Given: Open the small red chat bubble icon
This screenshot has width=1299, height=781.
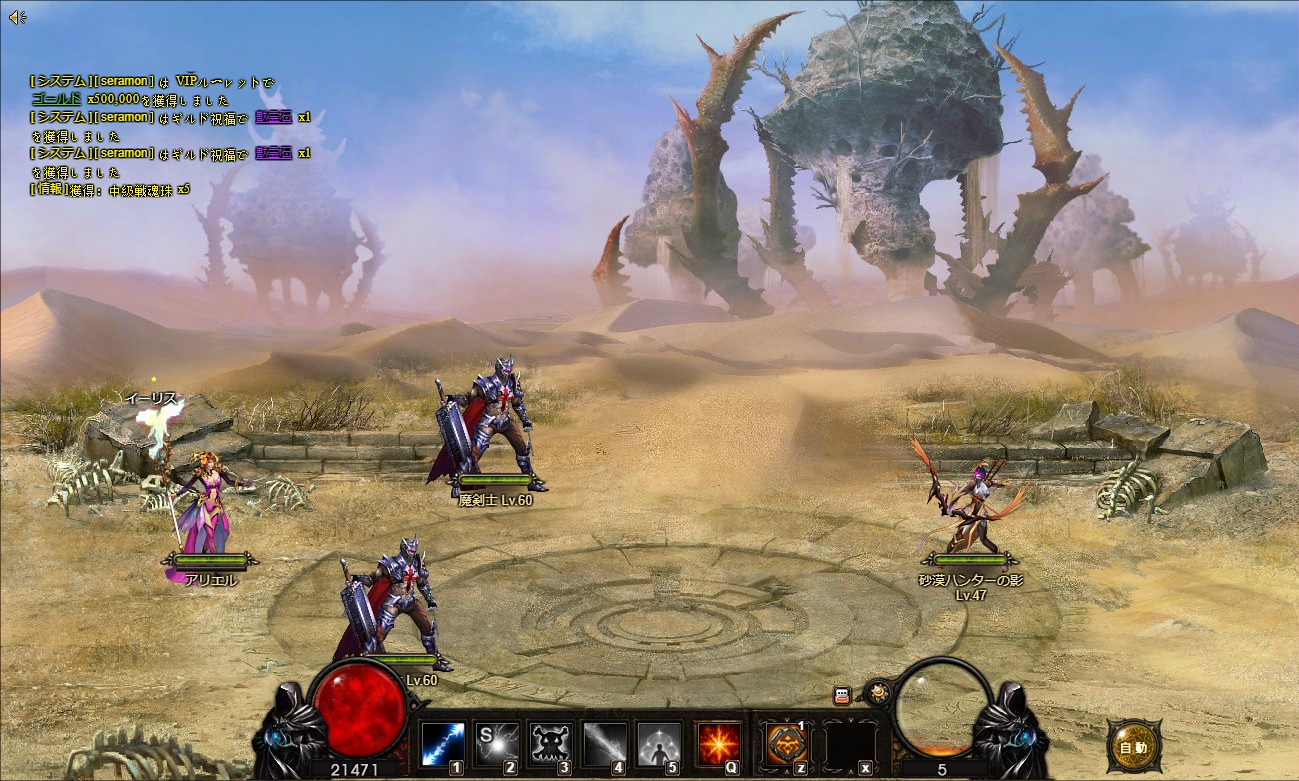Looking at the screenshot, I should 842,695.
